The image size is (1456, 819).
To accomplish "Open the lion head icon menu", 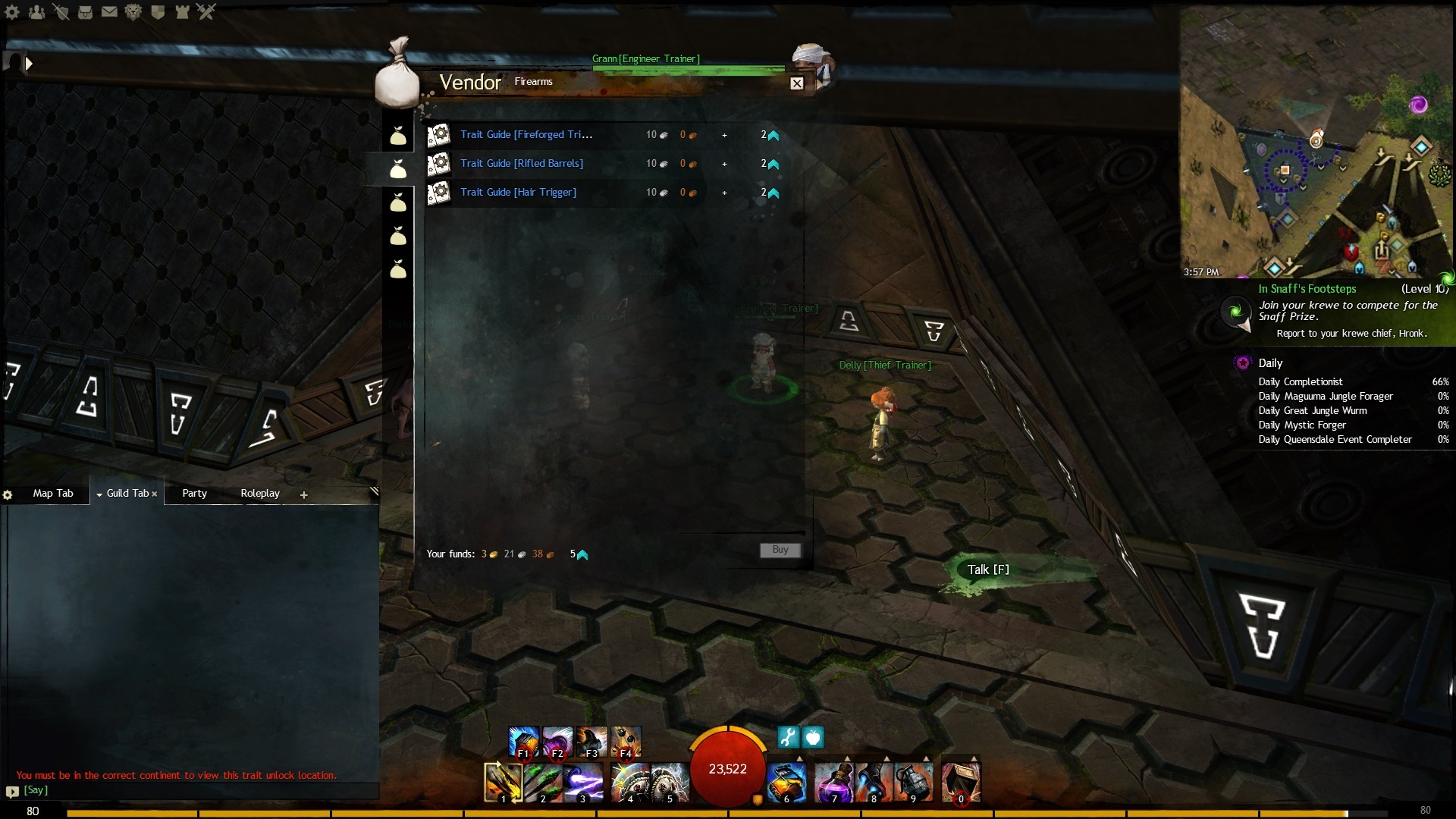I will [133, 11].
